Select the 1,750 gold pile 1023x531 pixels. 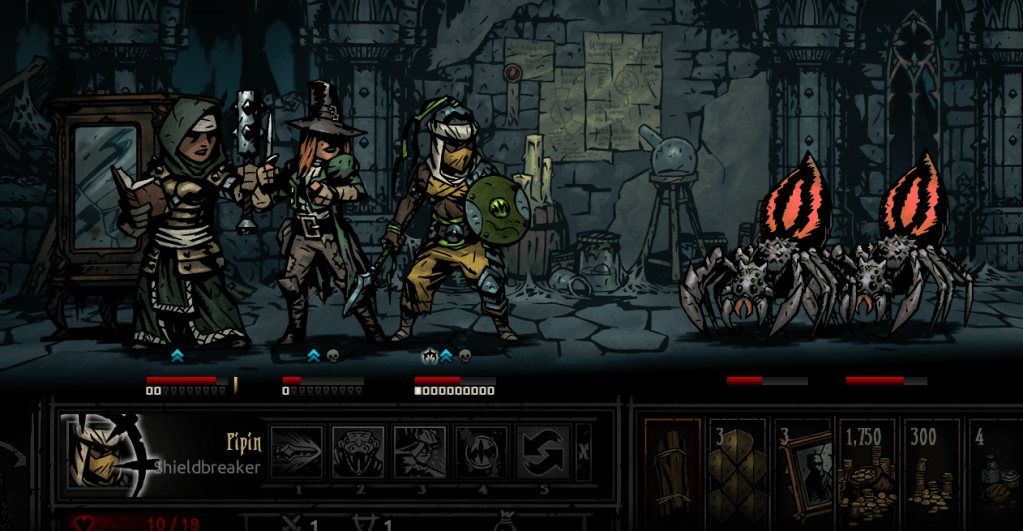[x=866, y=465]
